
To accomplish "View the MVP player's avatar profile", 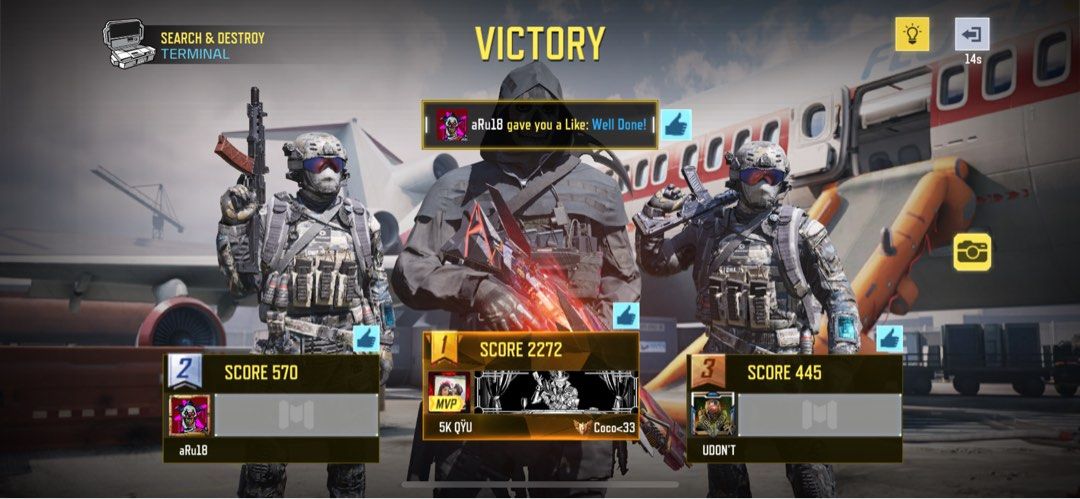I will tap(449, 392).
